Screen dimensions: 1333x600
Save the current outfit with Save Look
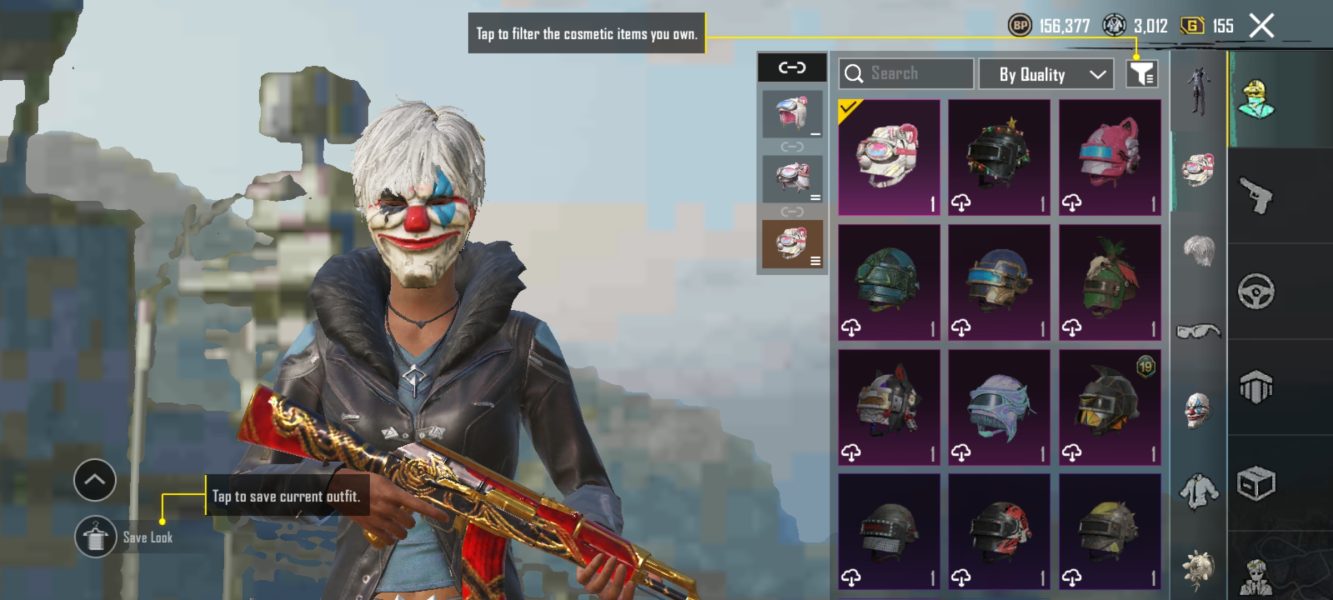(x=96, y=537)
